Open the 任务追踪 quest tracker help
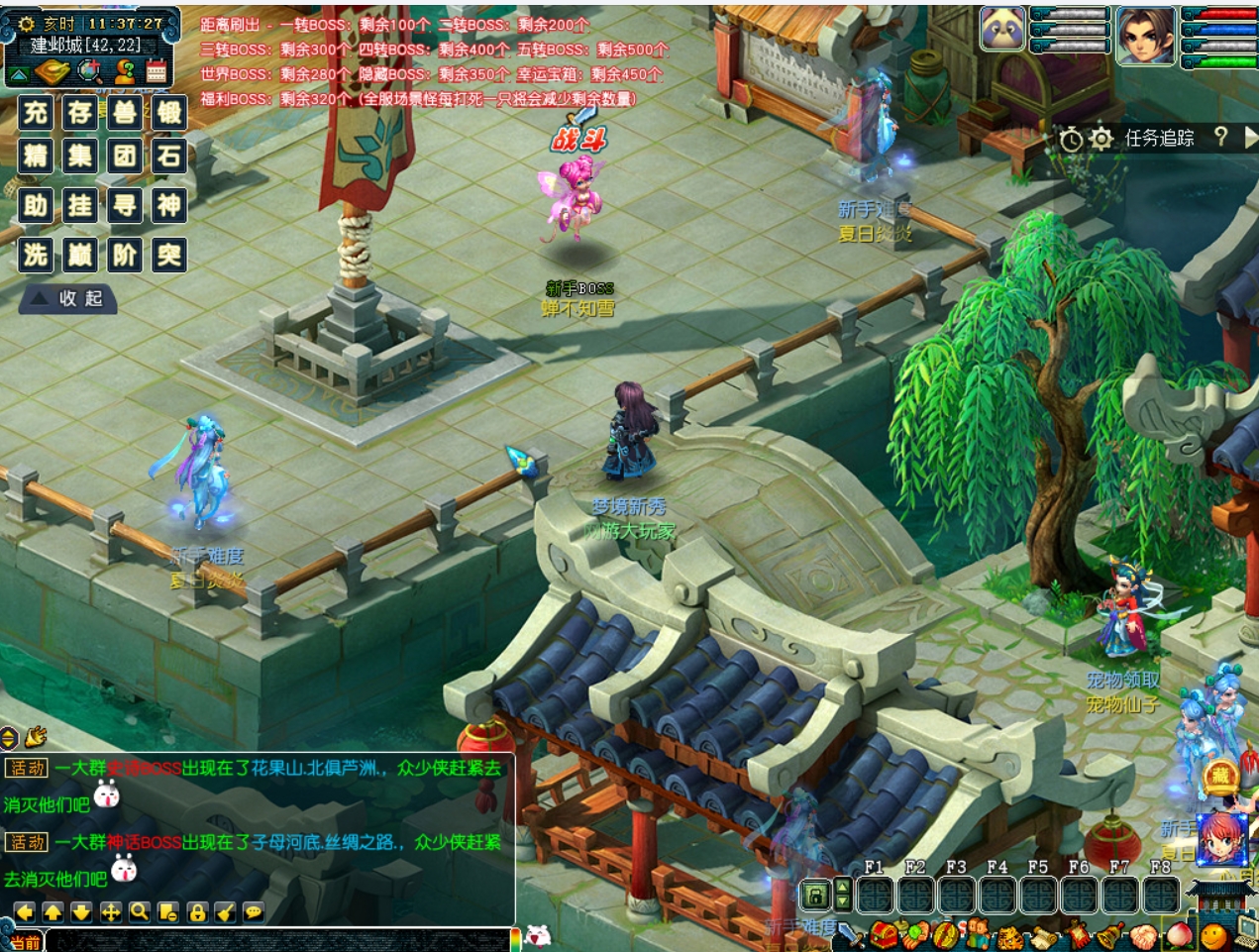Viewport: 1259px width, 952px height. pyautogui.click(x=1220, y=138)
